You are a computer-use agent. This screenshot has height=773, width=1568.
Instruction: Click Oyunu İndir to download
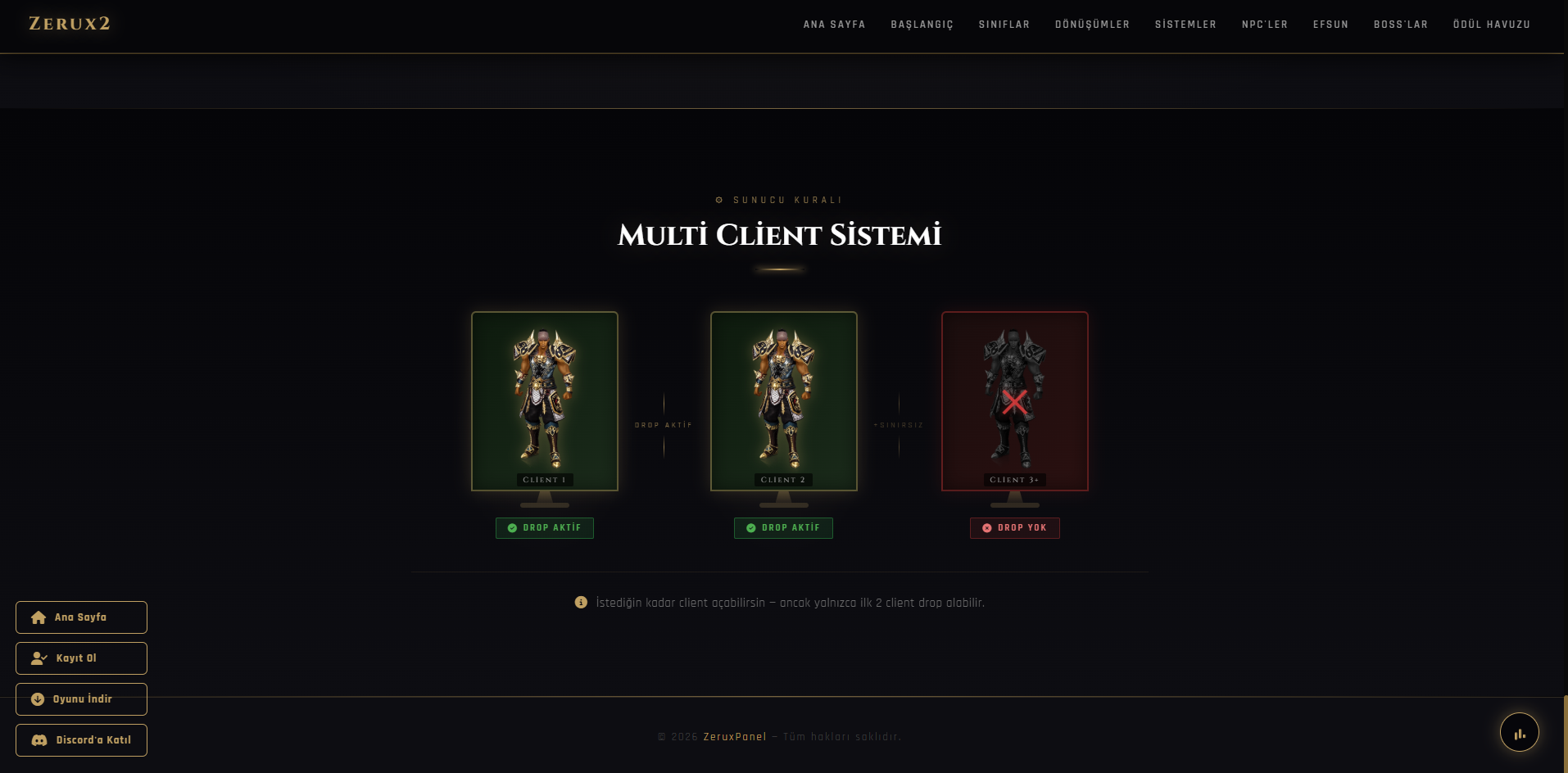pos(81,699)
